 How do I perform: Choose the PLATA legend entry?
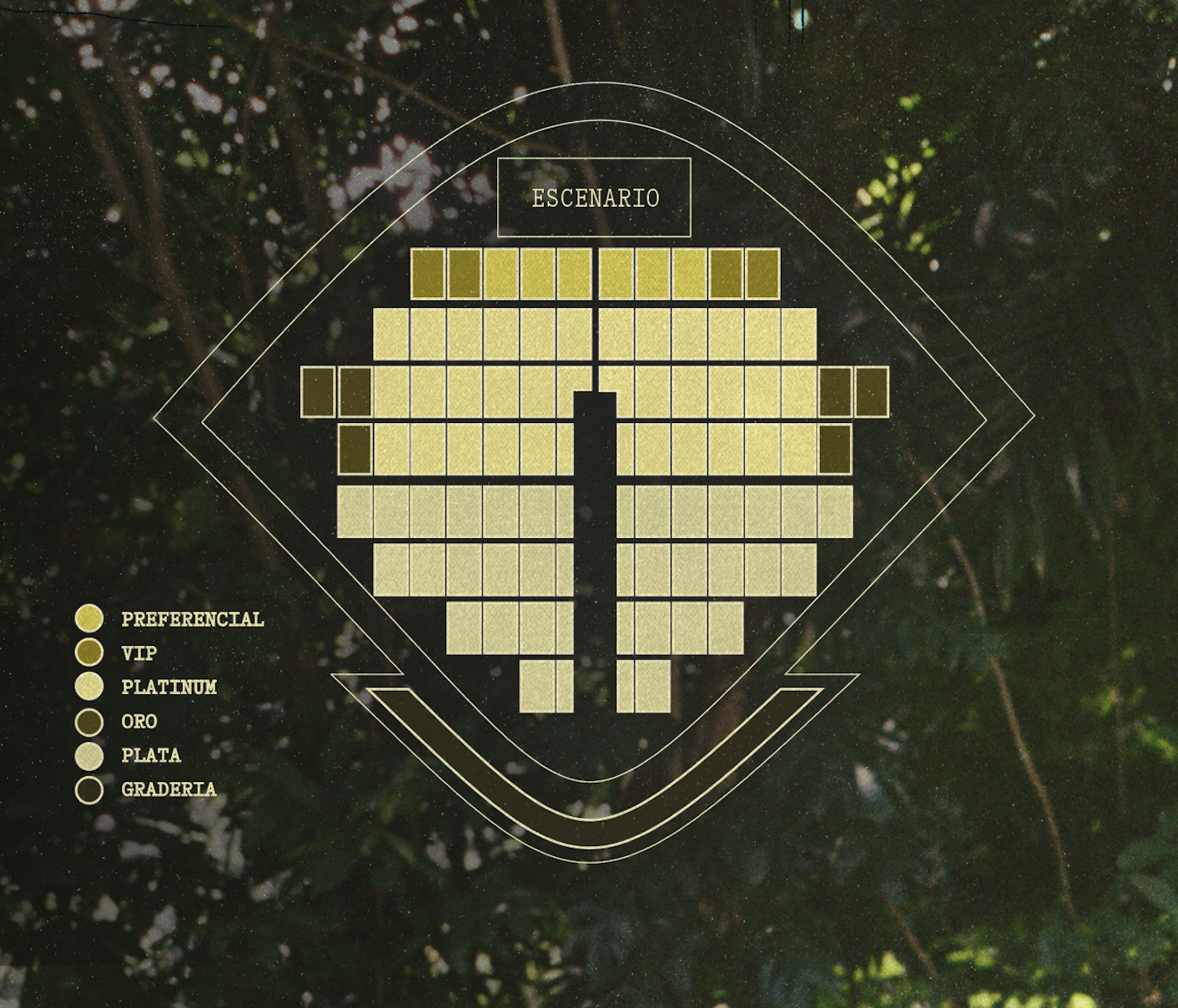[x=150, y=756]
